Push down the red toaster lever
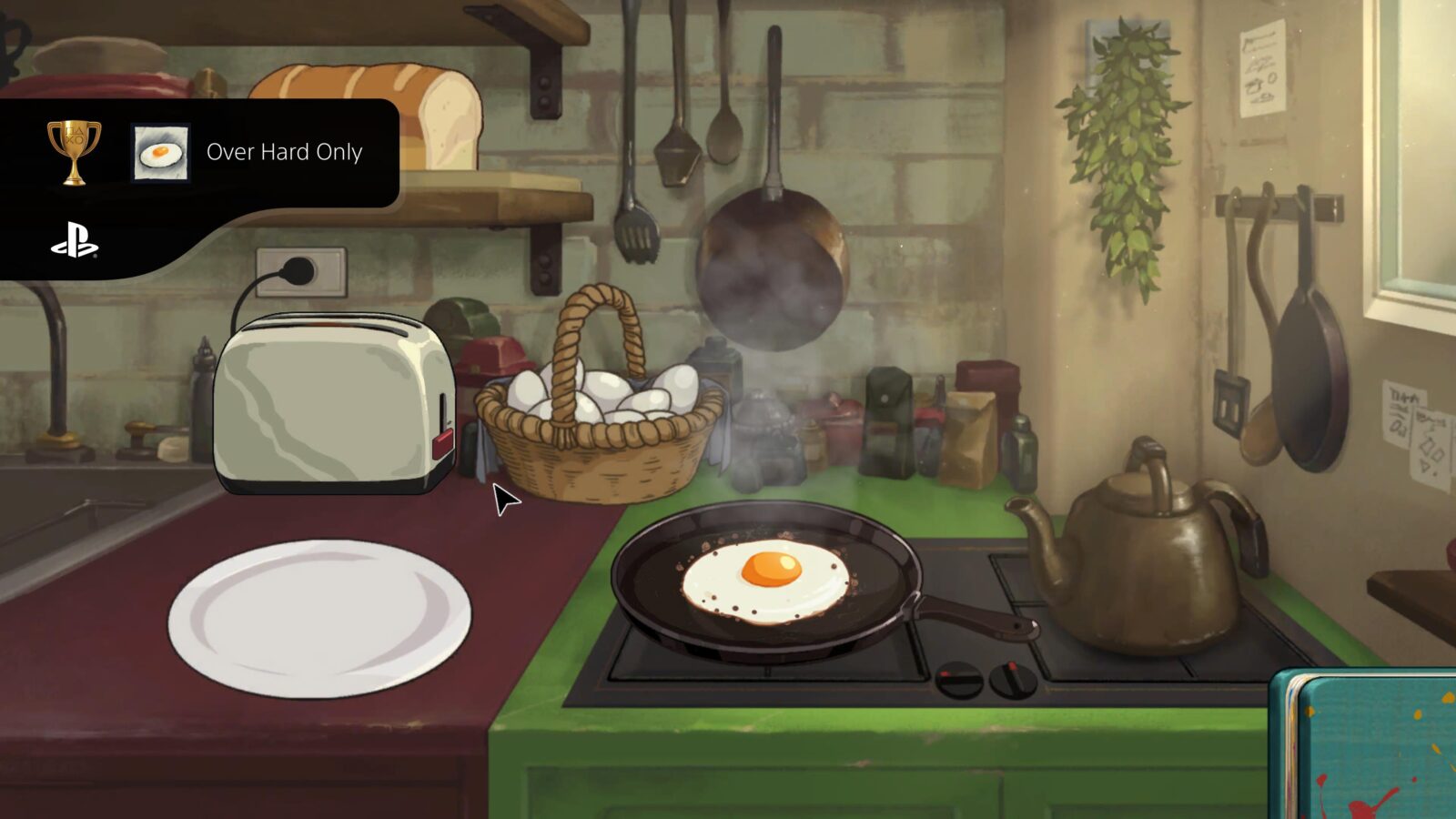1456x819 pixels. point(443,441)
